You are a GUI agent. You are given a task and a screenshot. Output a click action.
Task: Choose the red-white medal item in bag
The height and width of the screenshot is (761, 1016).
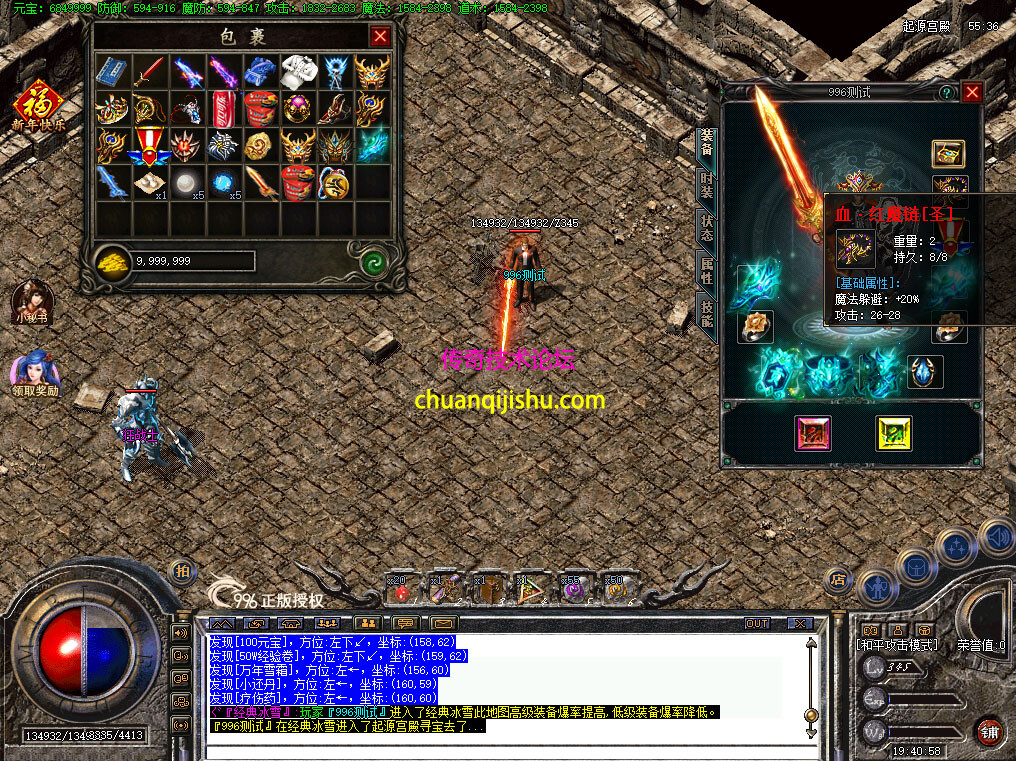148,145
